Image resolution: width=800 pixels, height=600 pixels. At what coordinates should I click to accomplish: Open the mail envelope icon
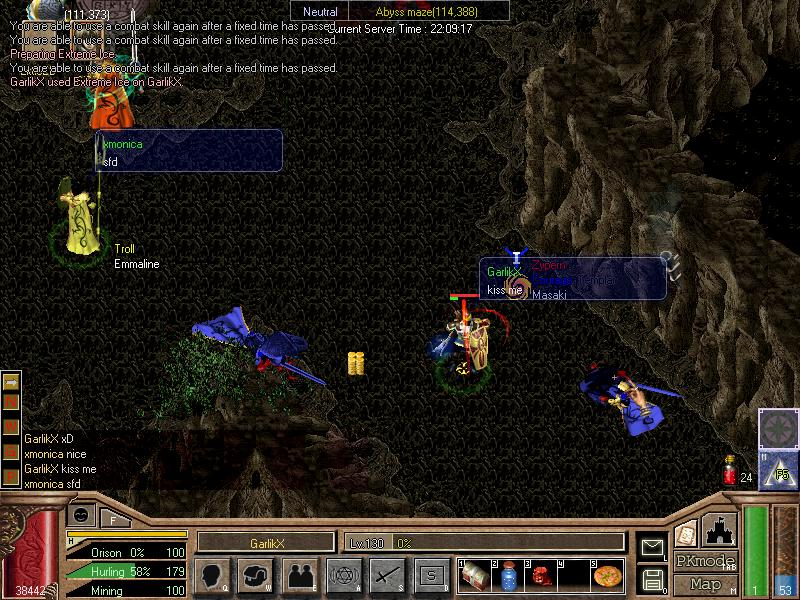(x=653, y=547)
